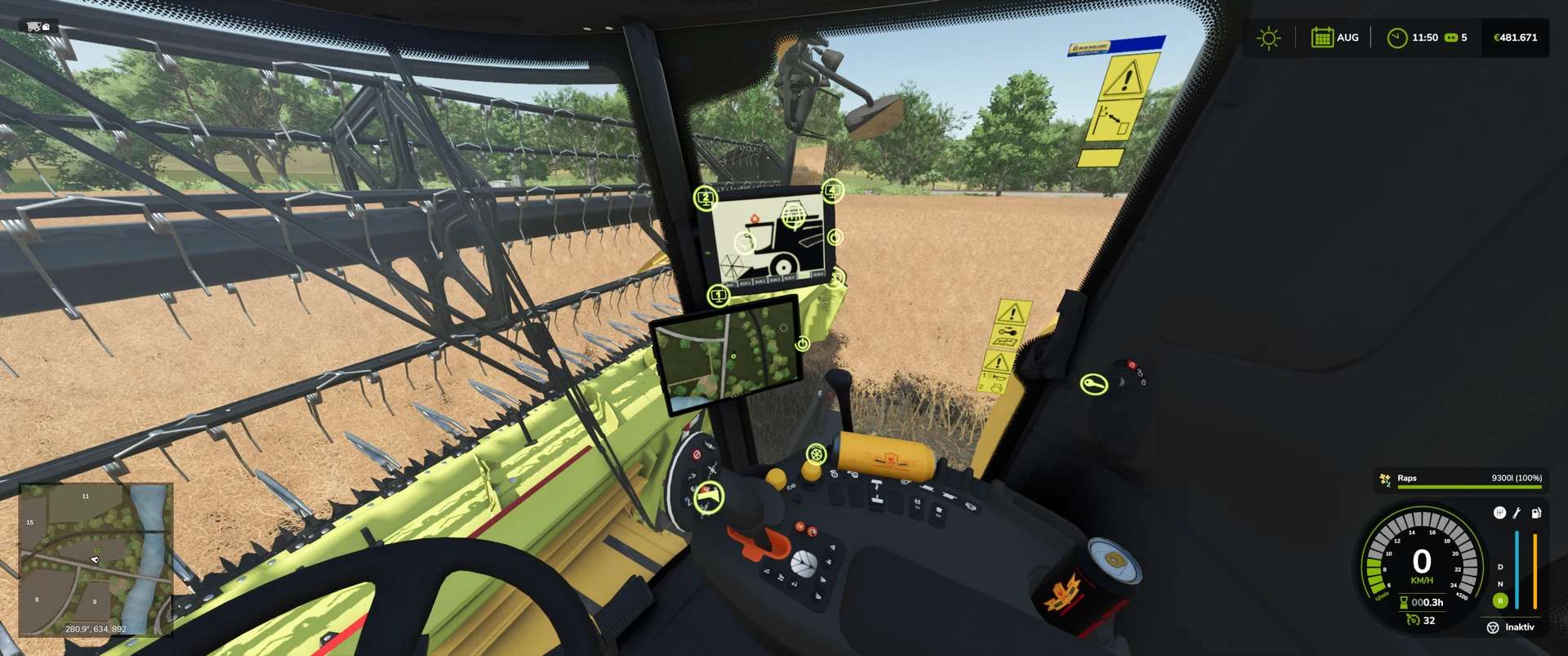
Task: Activate the header icon on the joystick
Action: (x=709, y=497)
